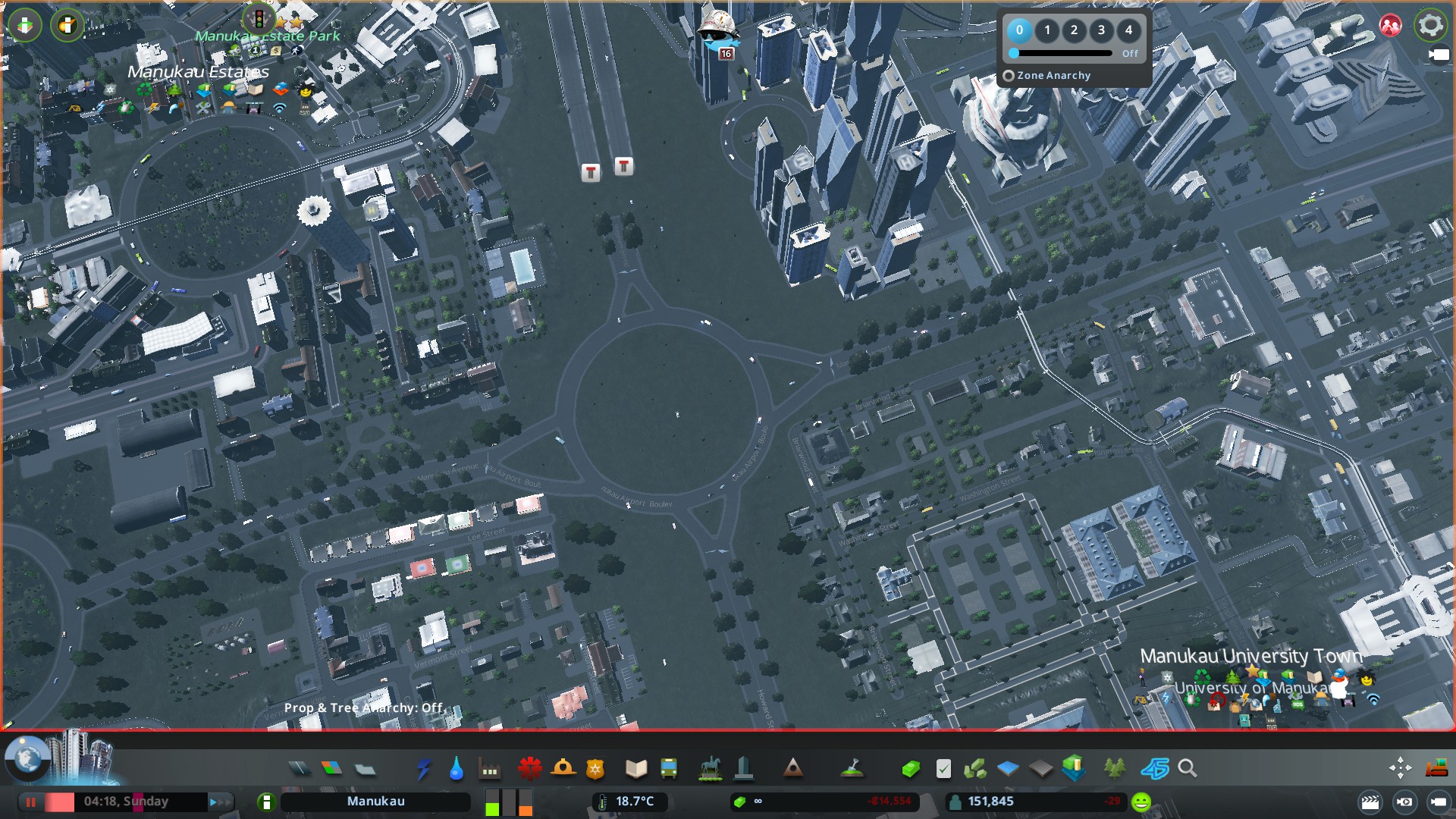Open the gear options menu
Viewport: 1456px width, 819px height.
click(x=1430, y=26)
